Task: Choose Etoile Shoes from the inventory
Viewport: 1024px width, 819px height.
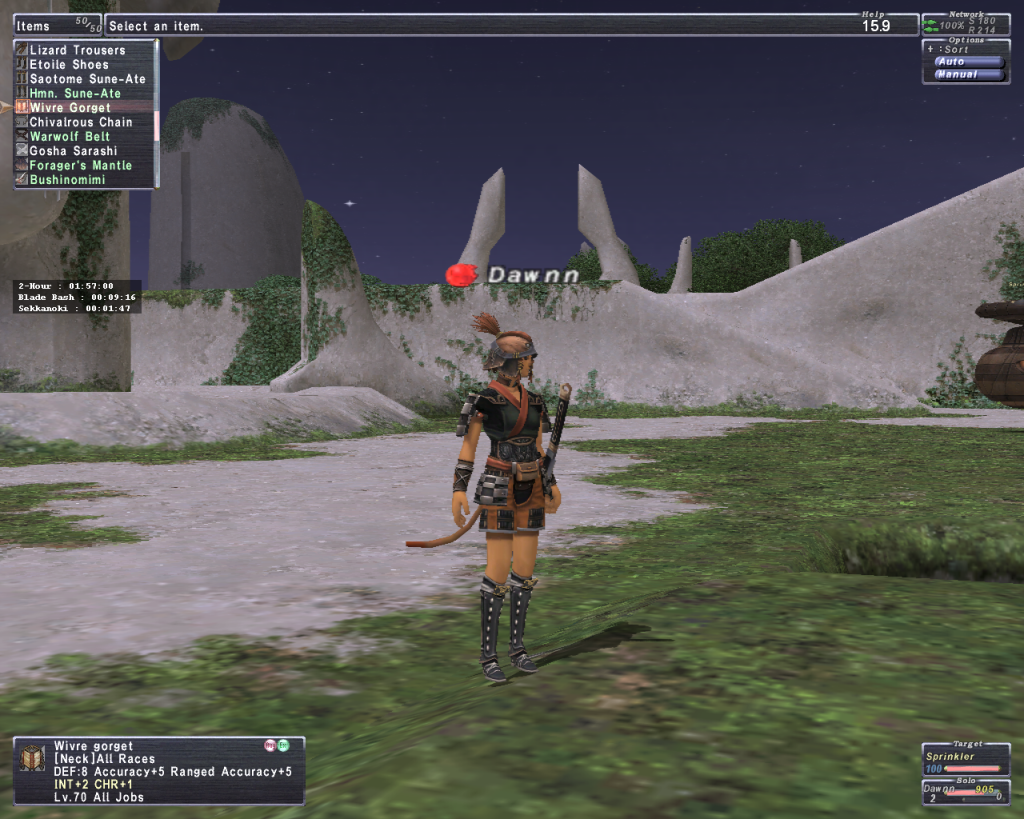Action: point(69,65)
